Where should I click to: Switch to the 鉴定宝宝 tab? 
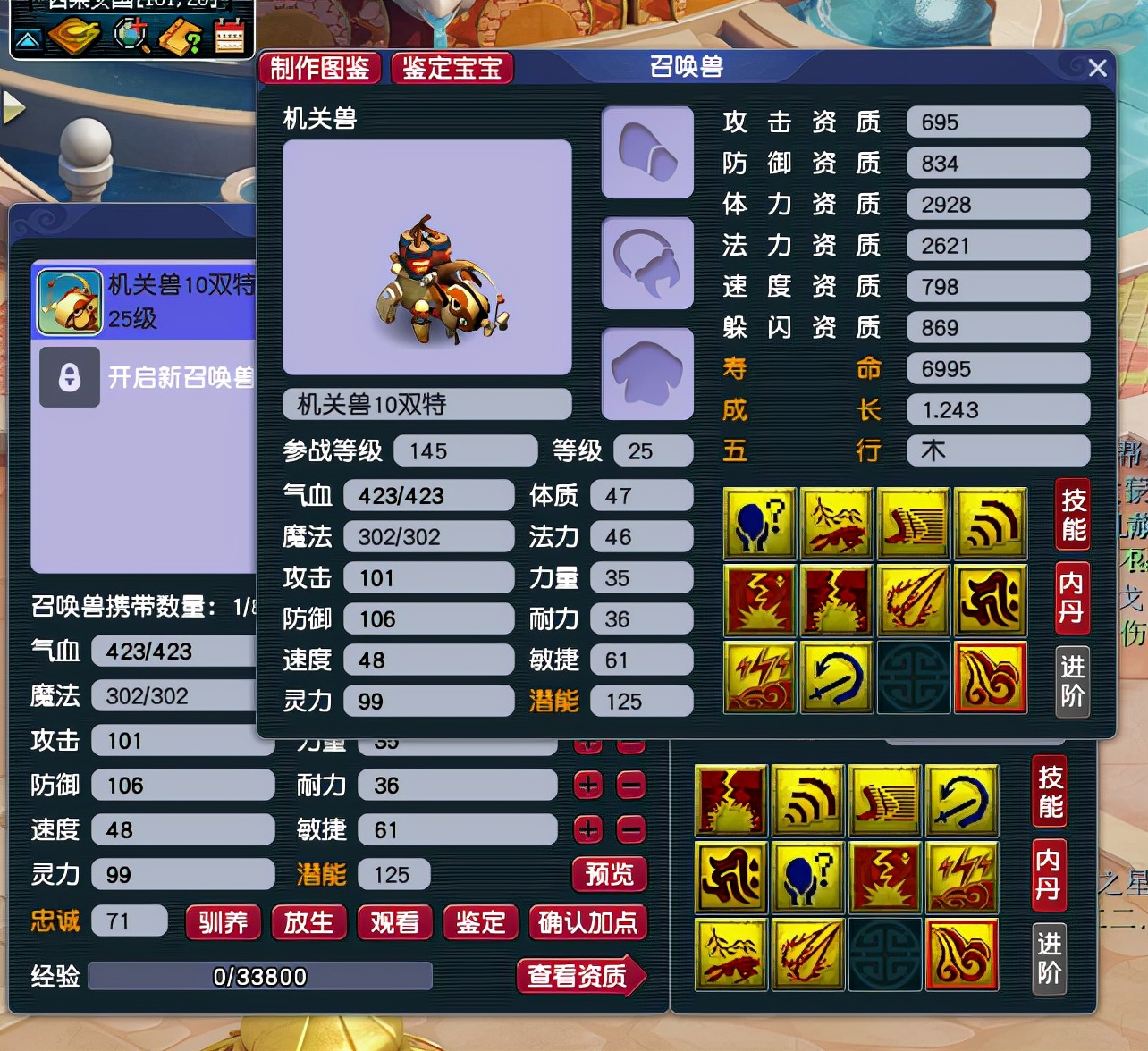pyautogui.click(x=452, y=68)
